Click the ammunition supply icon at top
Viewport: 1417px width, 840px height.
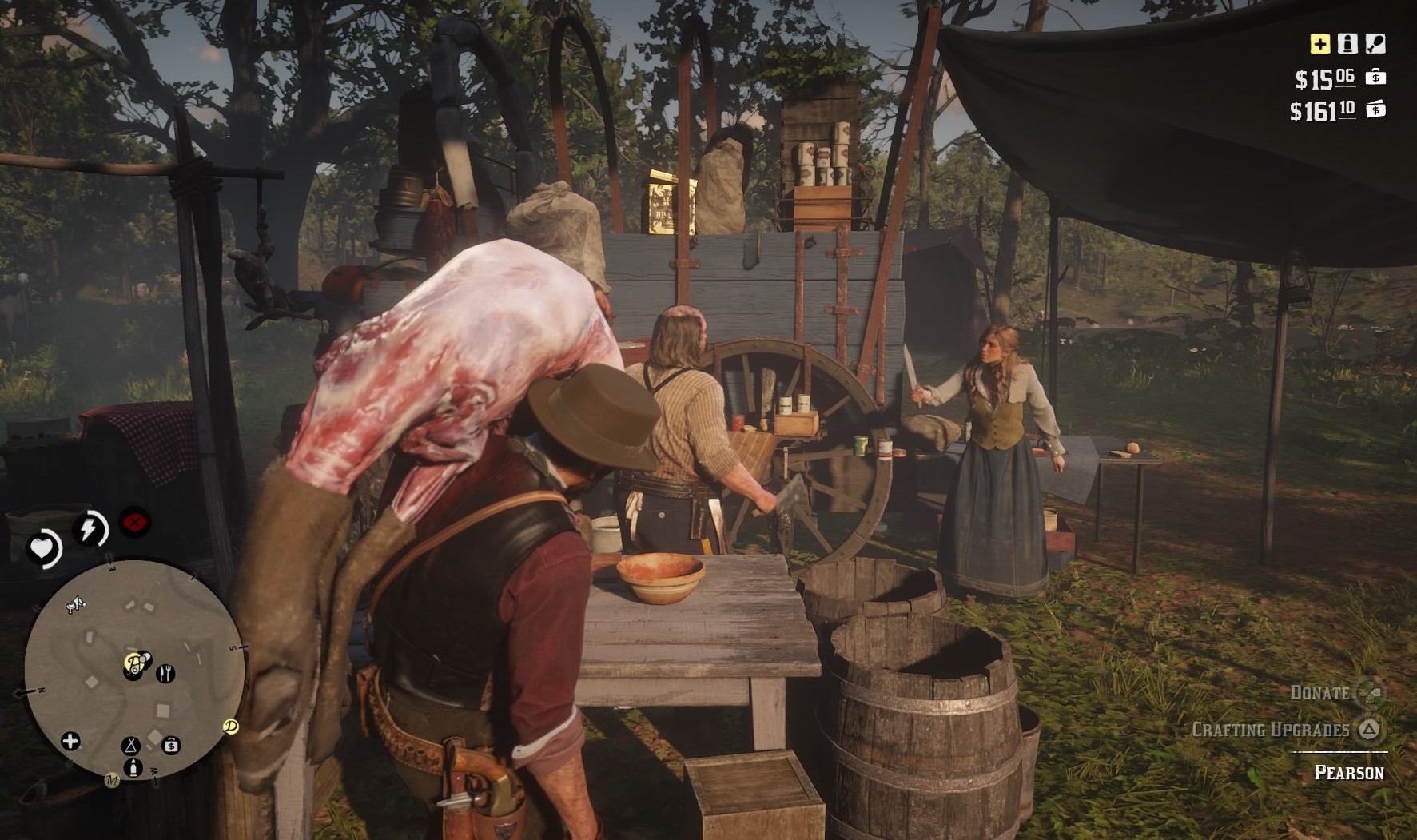1347,44
